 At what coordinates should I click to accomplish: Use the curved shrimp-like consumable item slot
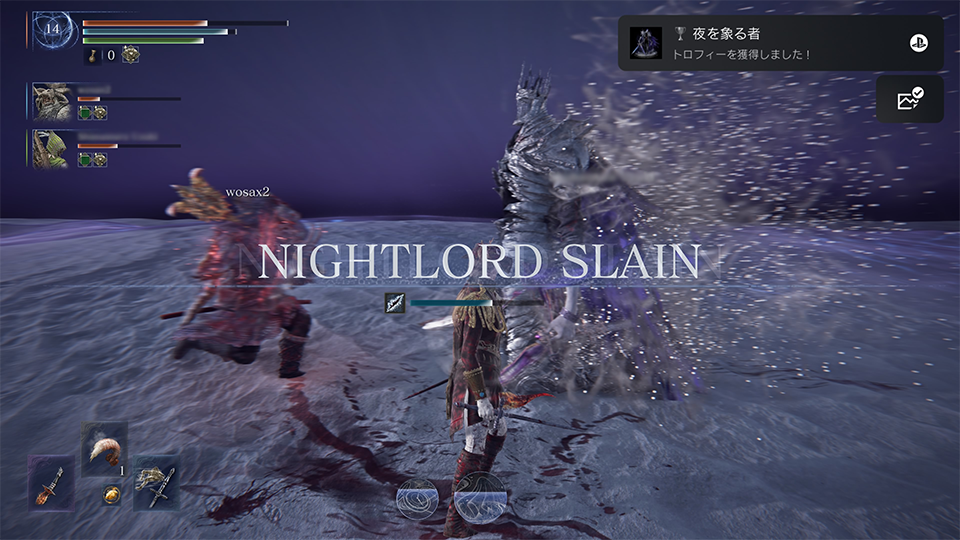point(104,449)
